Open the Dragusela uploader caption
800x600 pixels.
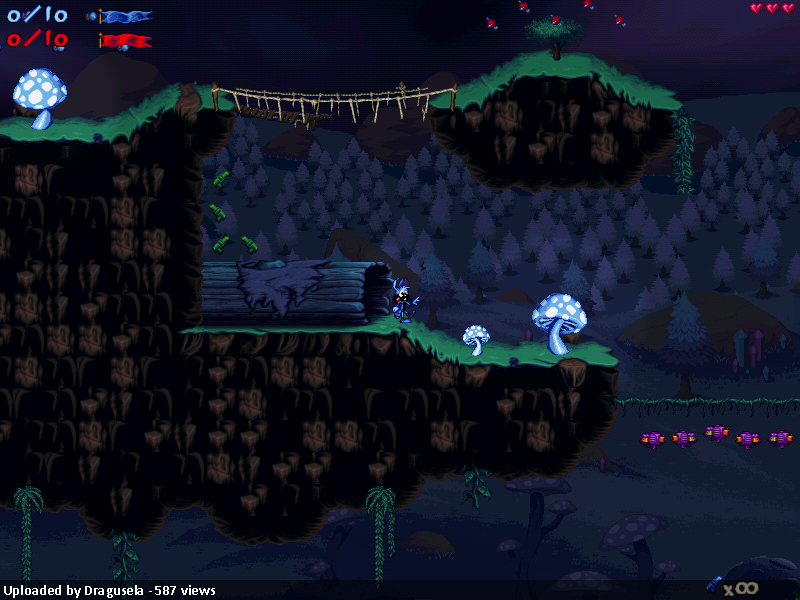pyautogui.click(x=108, y=591)
